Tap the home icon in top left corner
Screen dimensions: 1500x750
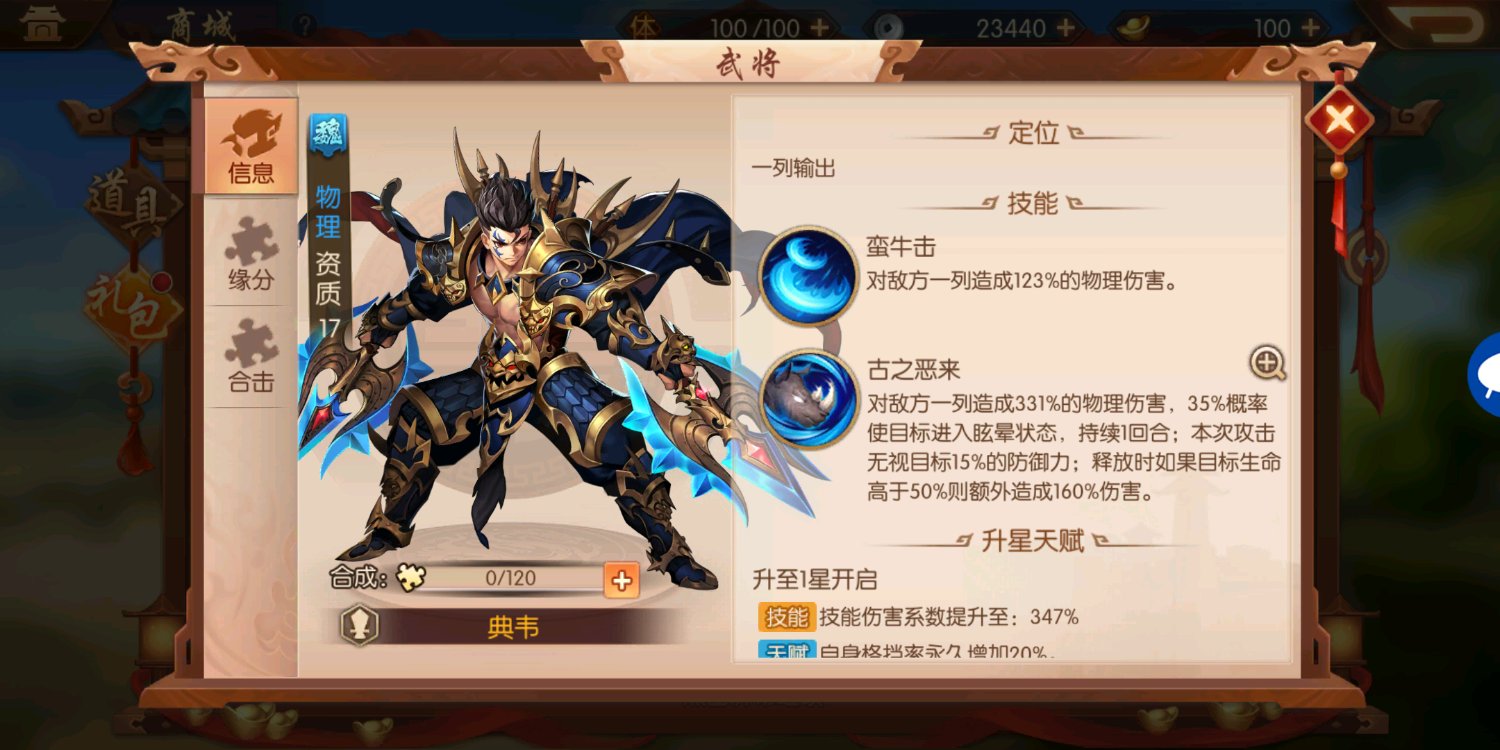pos(40,20)
